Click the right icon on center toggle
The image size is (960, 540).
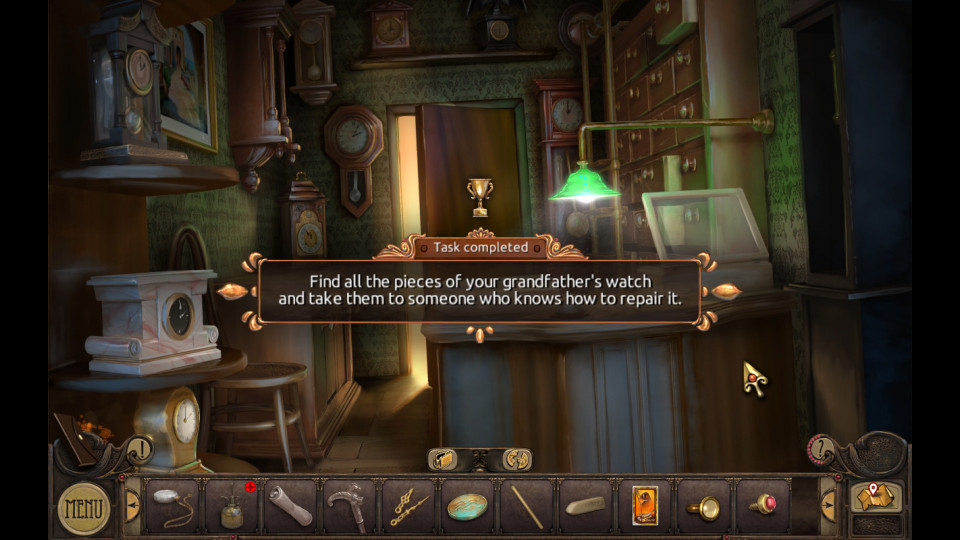pos(516,459)
